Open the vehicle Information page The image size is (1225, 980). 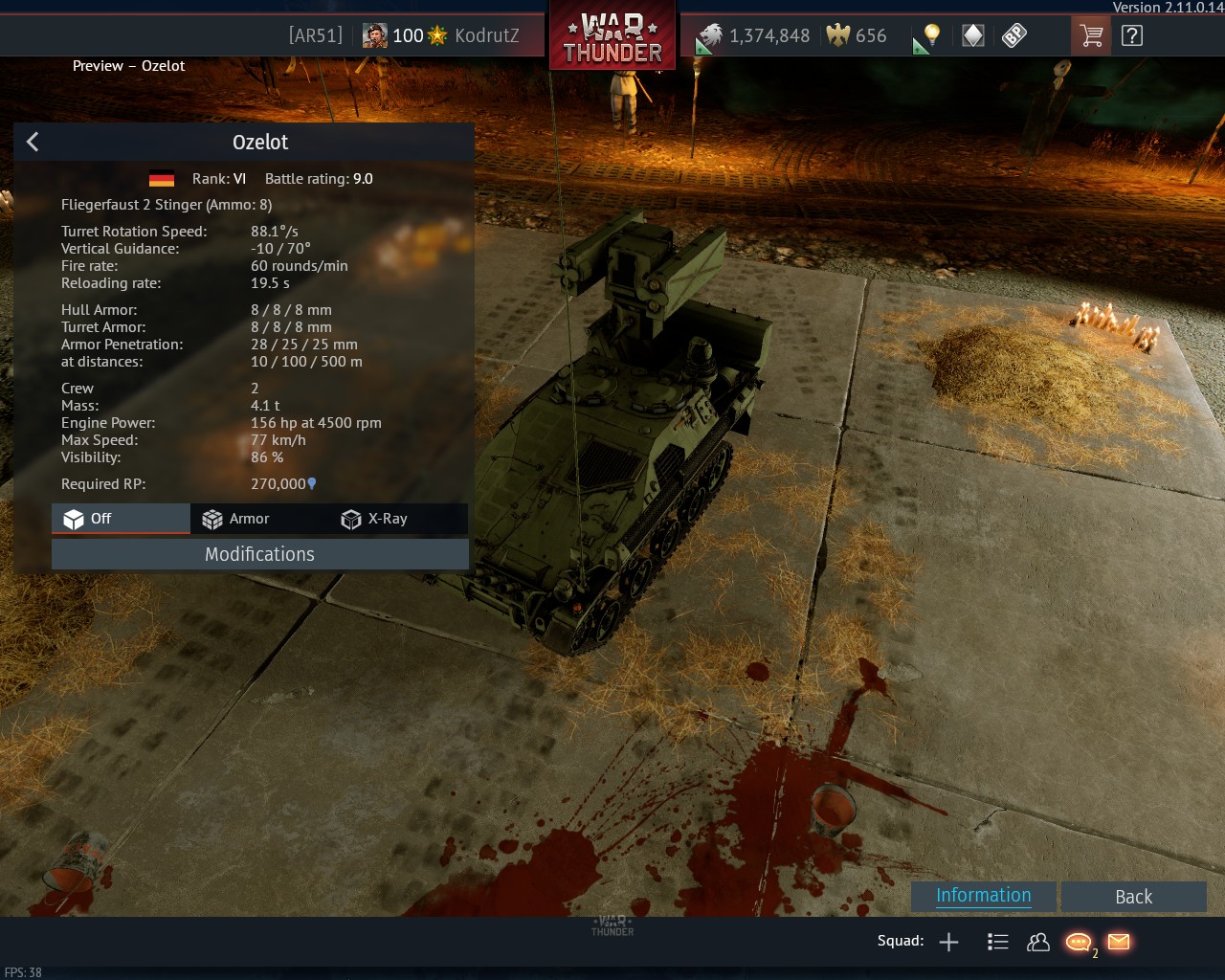[x=983, y=896]
